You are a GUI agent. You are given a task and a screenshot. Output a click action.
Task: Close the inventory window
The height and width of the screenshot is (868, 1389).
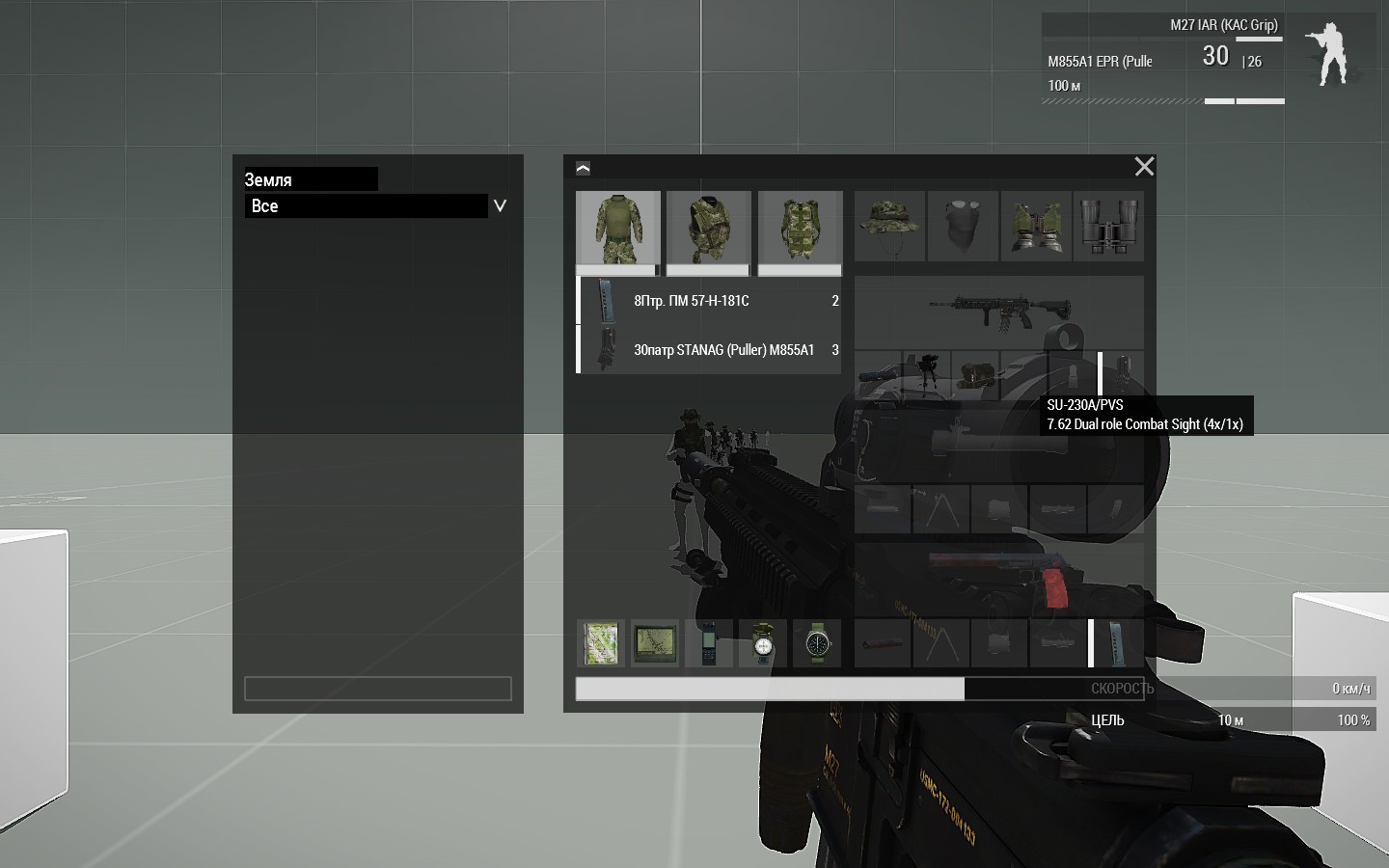[x=1144, y=167]
